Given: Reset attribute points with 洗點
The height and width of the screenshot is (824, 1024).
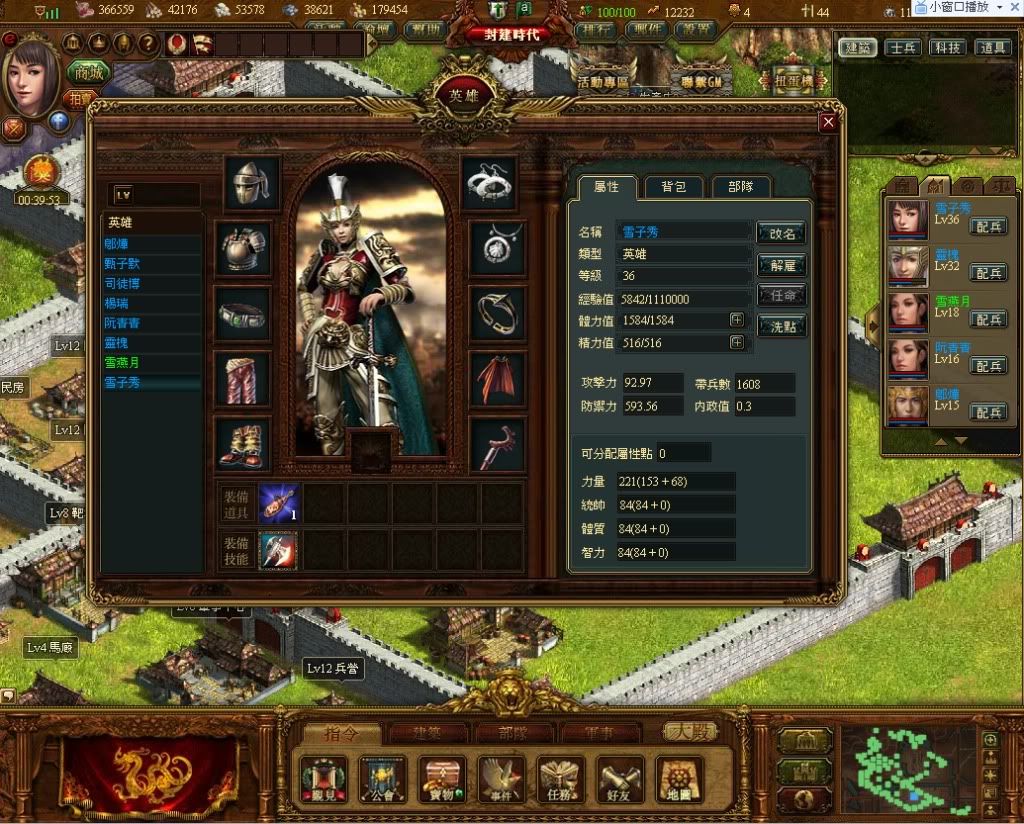Looking at the screenshot, I should (x=781, y=326).
